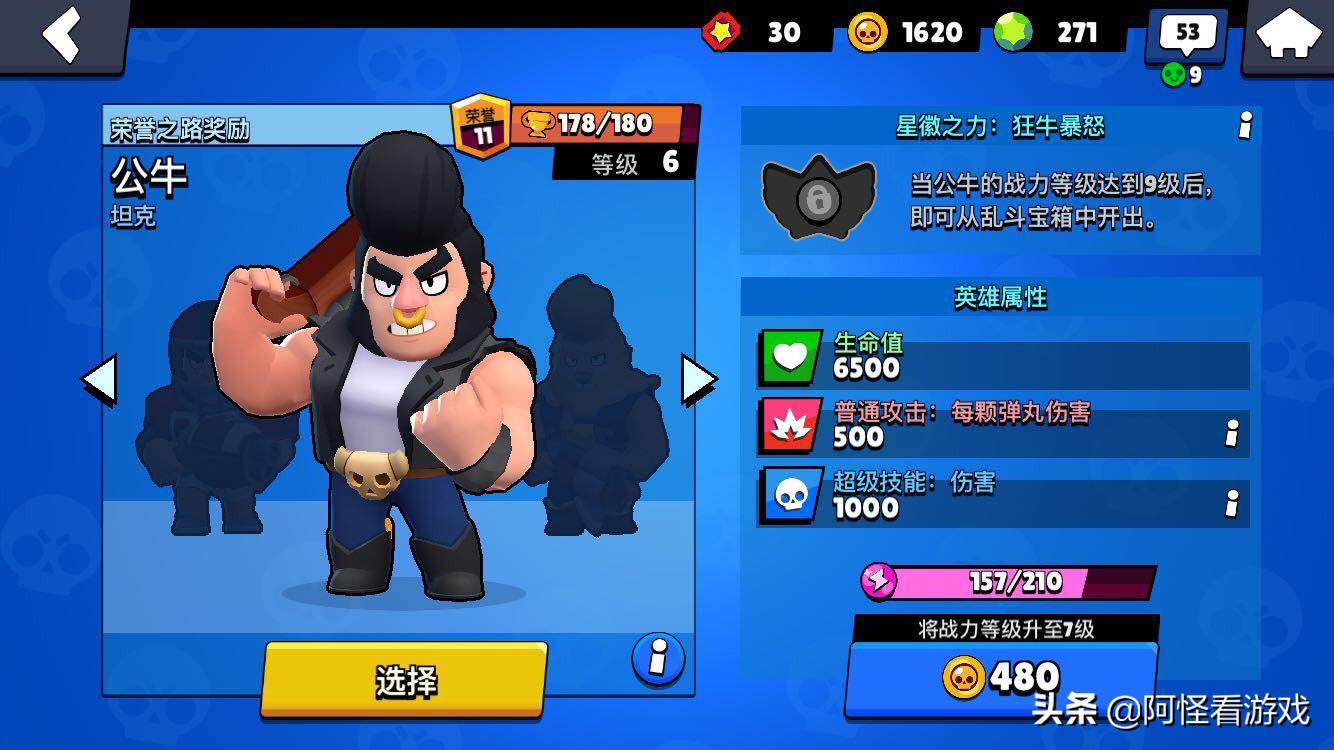This screenshot has height=750, width=1334.
Task: Show the previous brawler with left arrow
Action: pyautogui.click(x=99, y=380)
